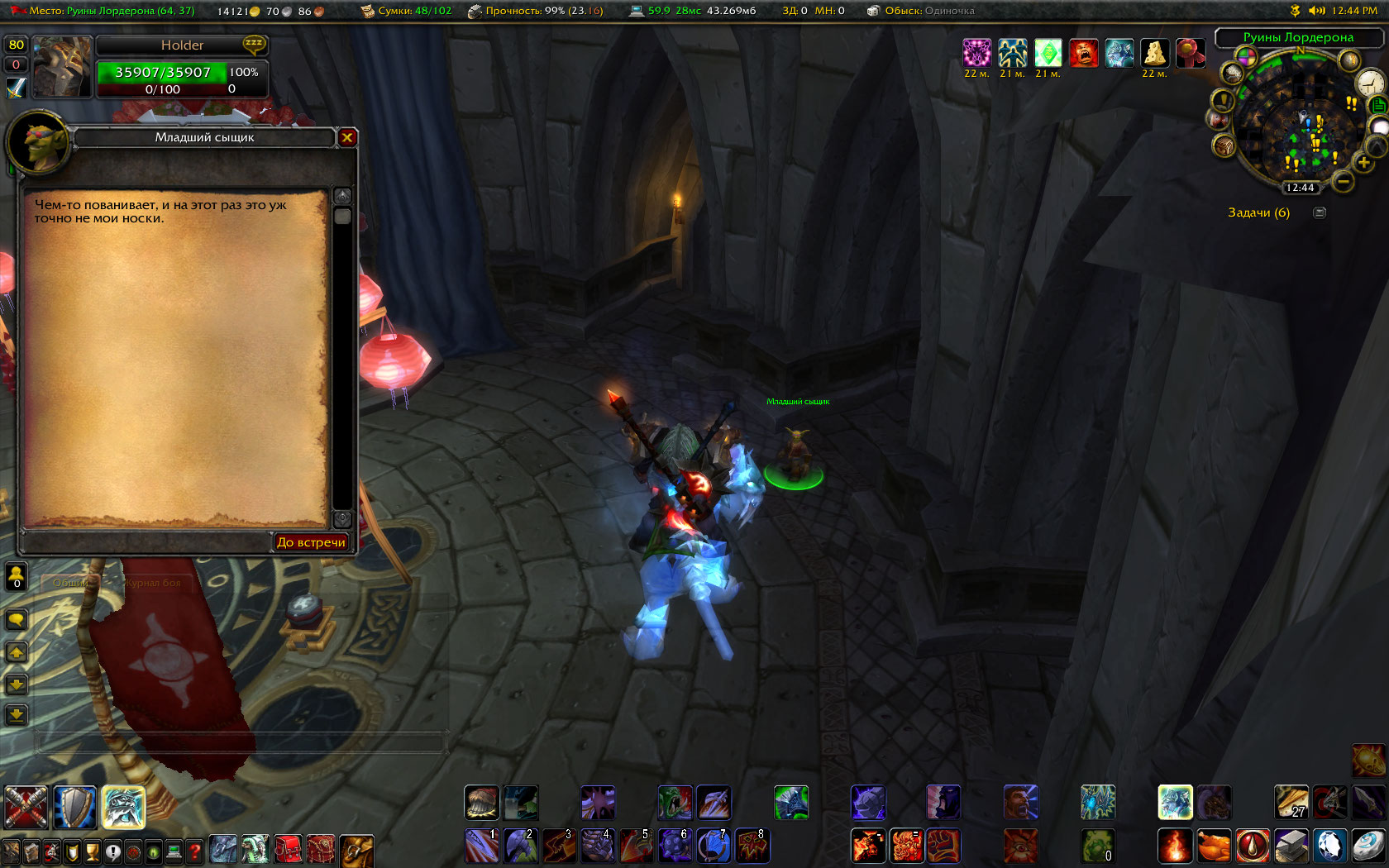1389x868 pixels.
Task: Close the Младший сыщик dialogue window
Action: click(347, 138)
